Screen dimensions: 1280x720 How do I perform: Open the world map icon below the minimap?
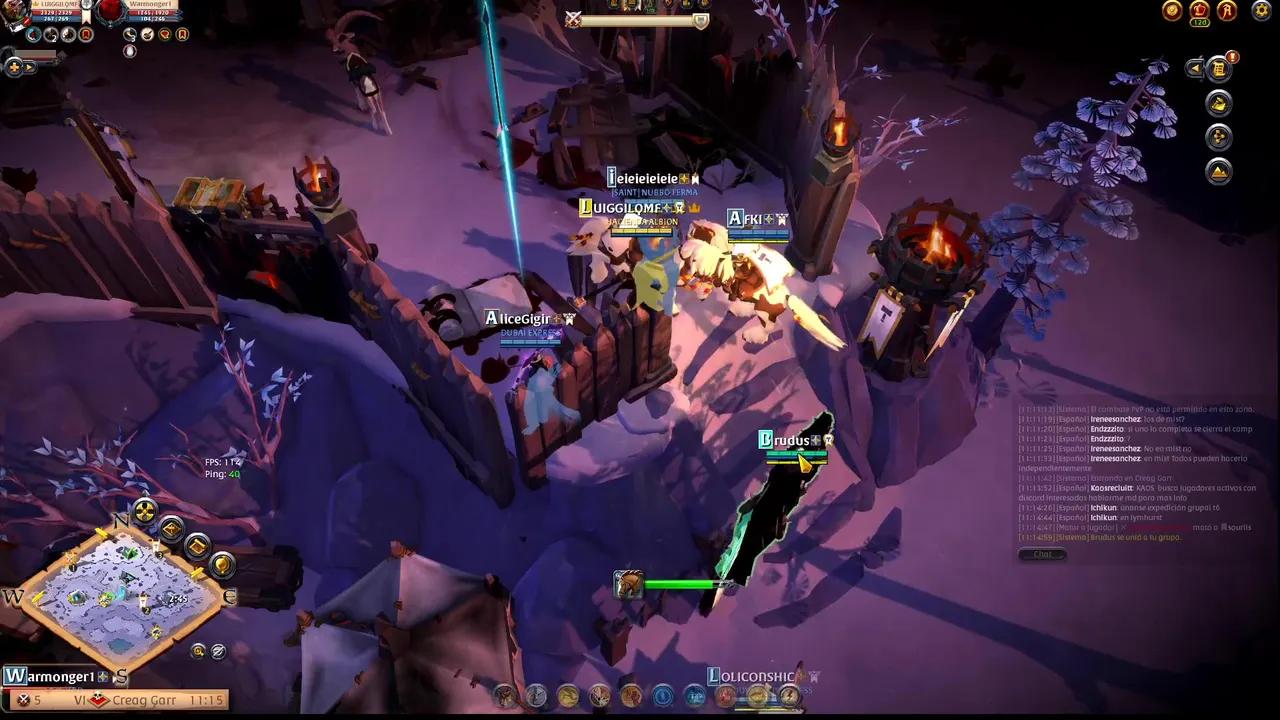point(197,650)
